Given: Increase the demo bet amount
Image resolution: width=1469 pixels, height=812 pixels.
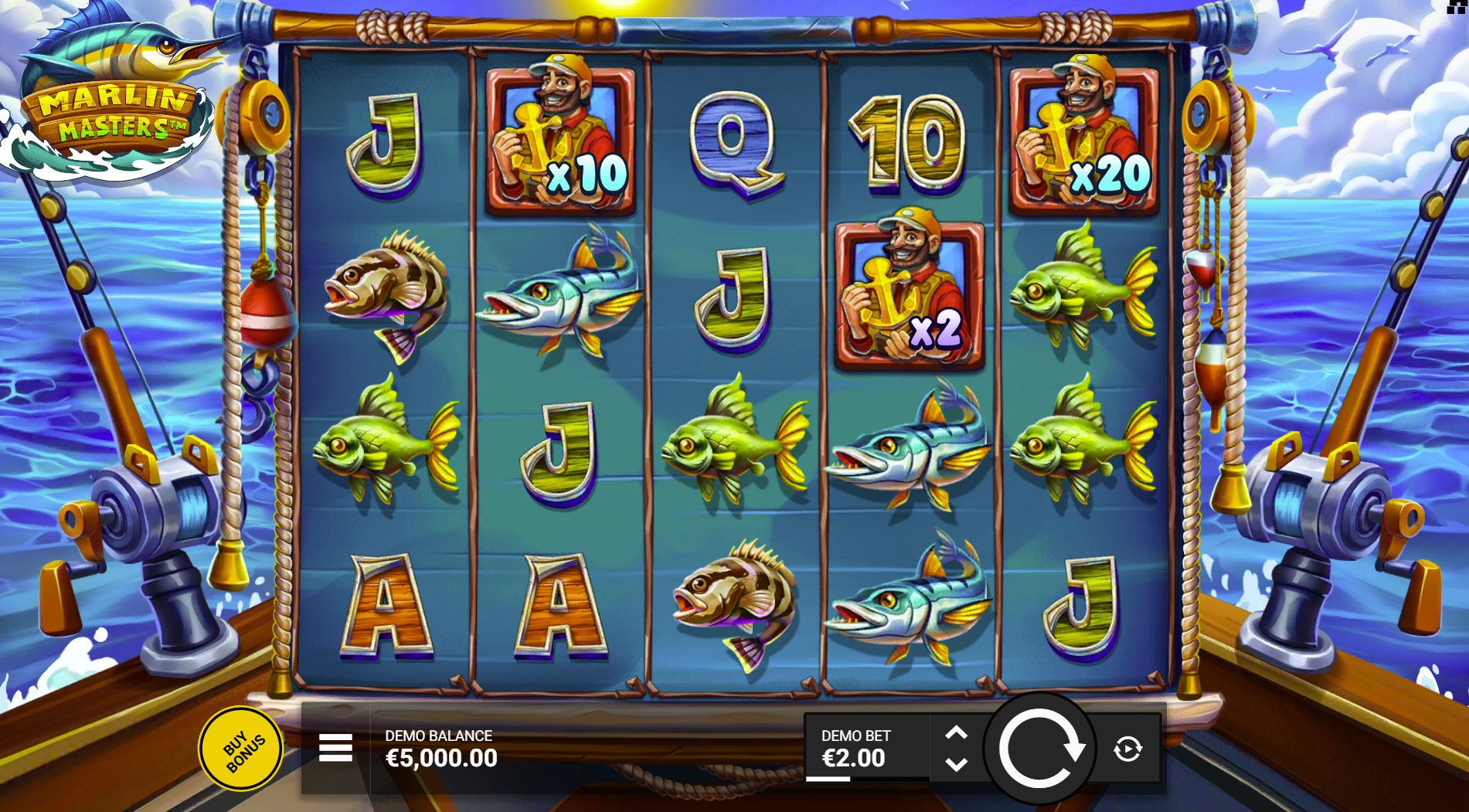Looking at the screenshot, I should (957, 732).
